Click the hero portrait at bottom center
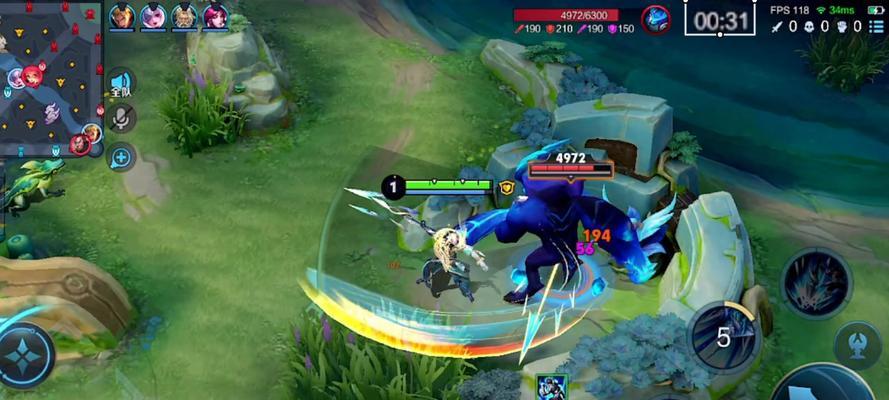The image size is (889, 400). (x=552, y=387)
